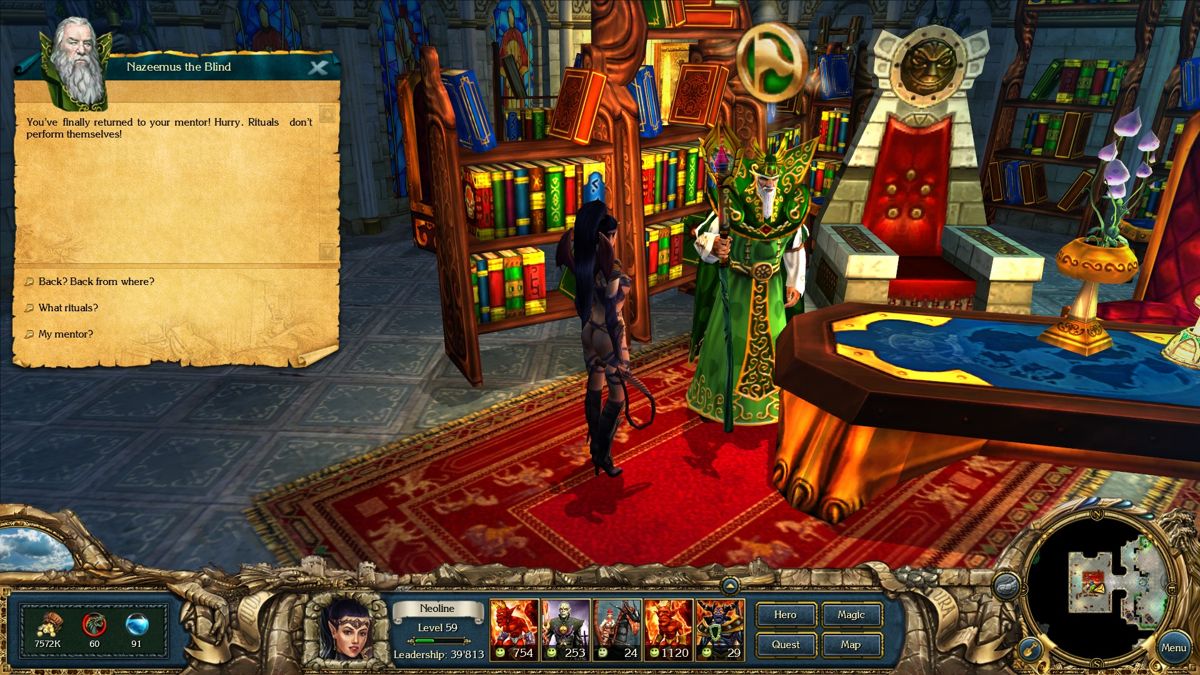Click the round button left of the minimap top
This screenshot has width=1200, height=675.
click(x=1007, y=586)
